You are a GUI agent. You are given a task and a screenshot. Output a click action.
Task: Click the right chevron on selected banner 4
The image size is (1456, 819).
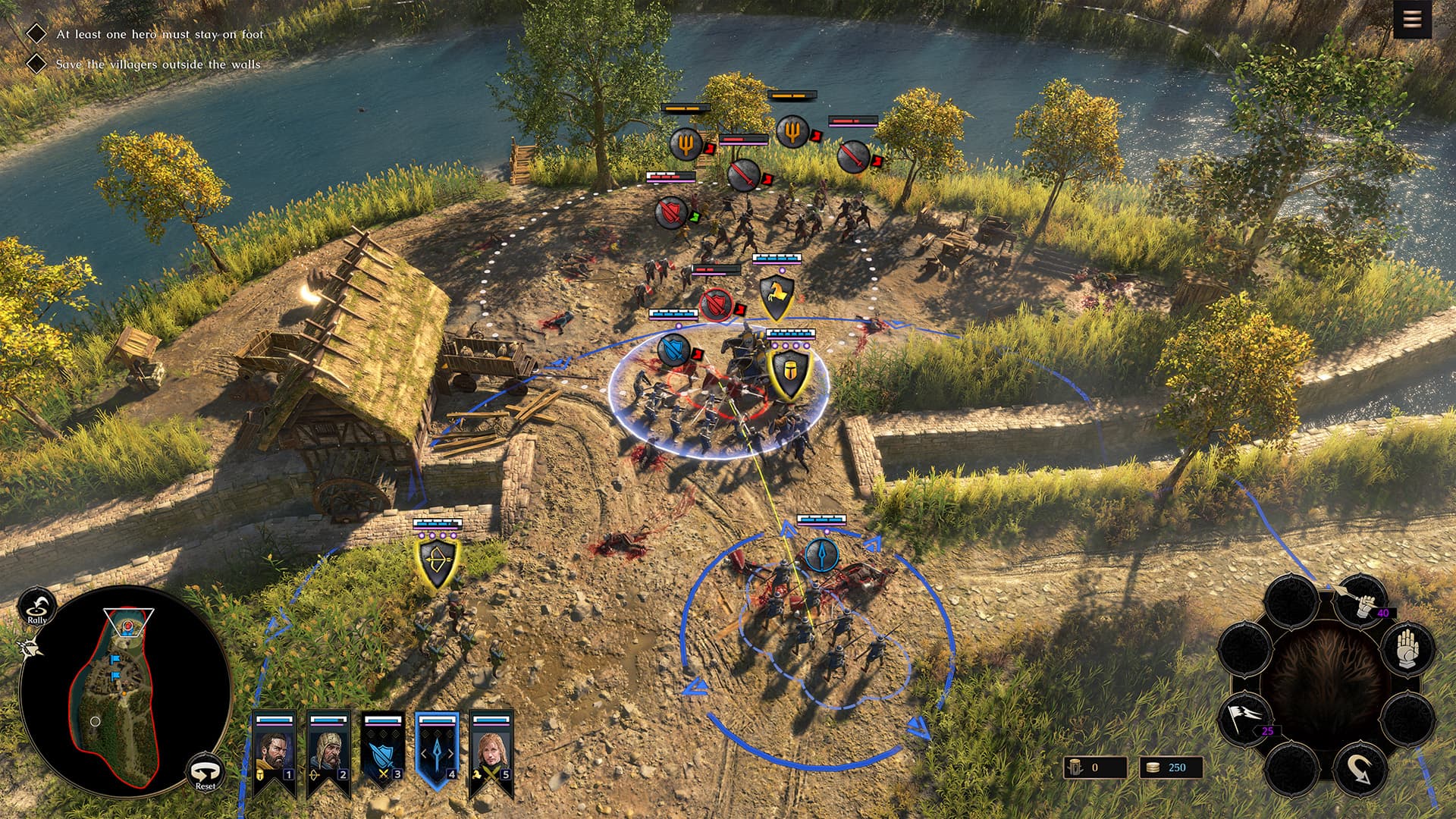tap(450, 753)
